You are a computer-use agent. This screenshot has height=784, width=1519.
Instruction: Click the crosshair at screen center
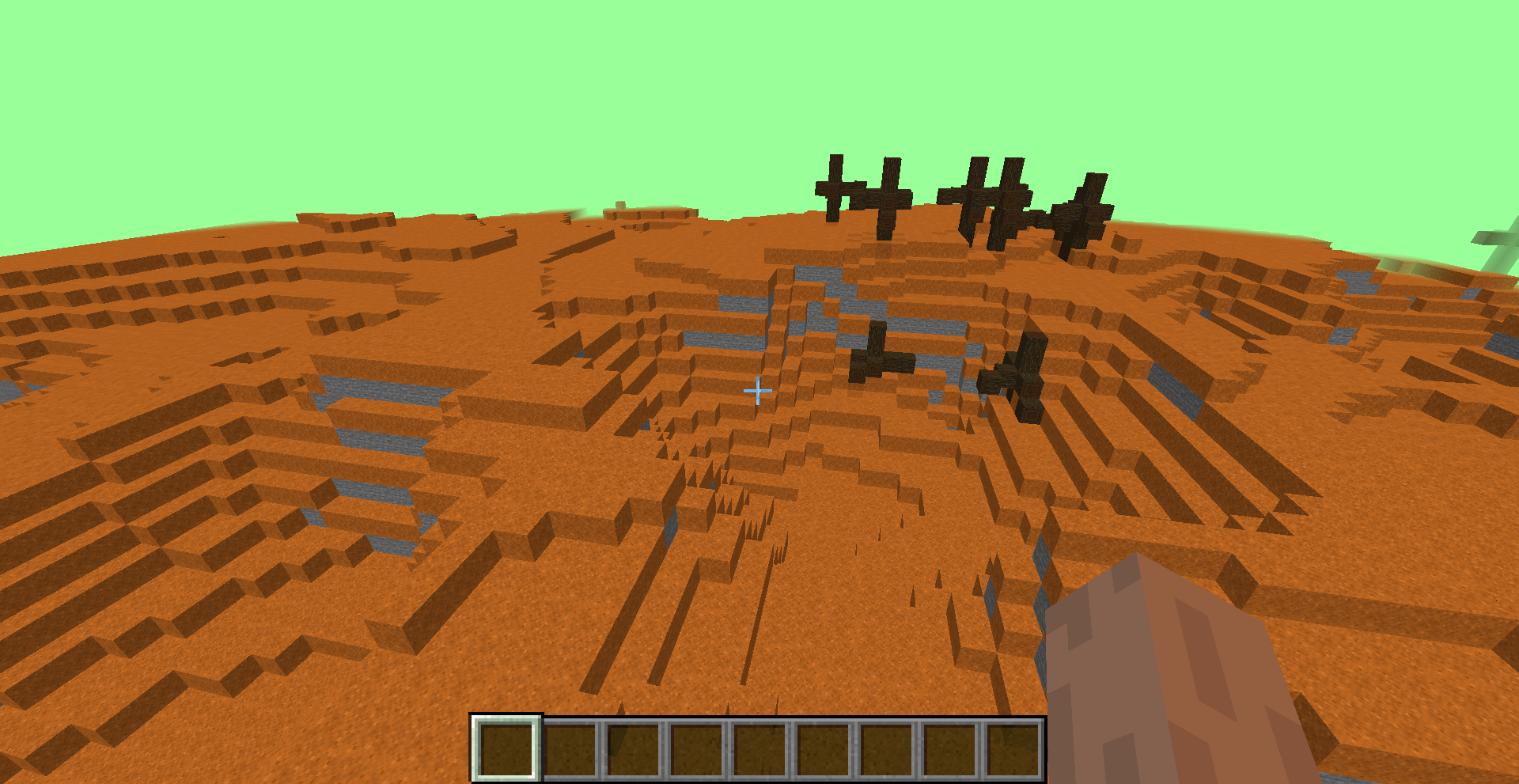point(758,391)
